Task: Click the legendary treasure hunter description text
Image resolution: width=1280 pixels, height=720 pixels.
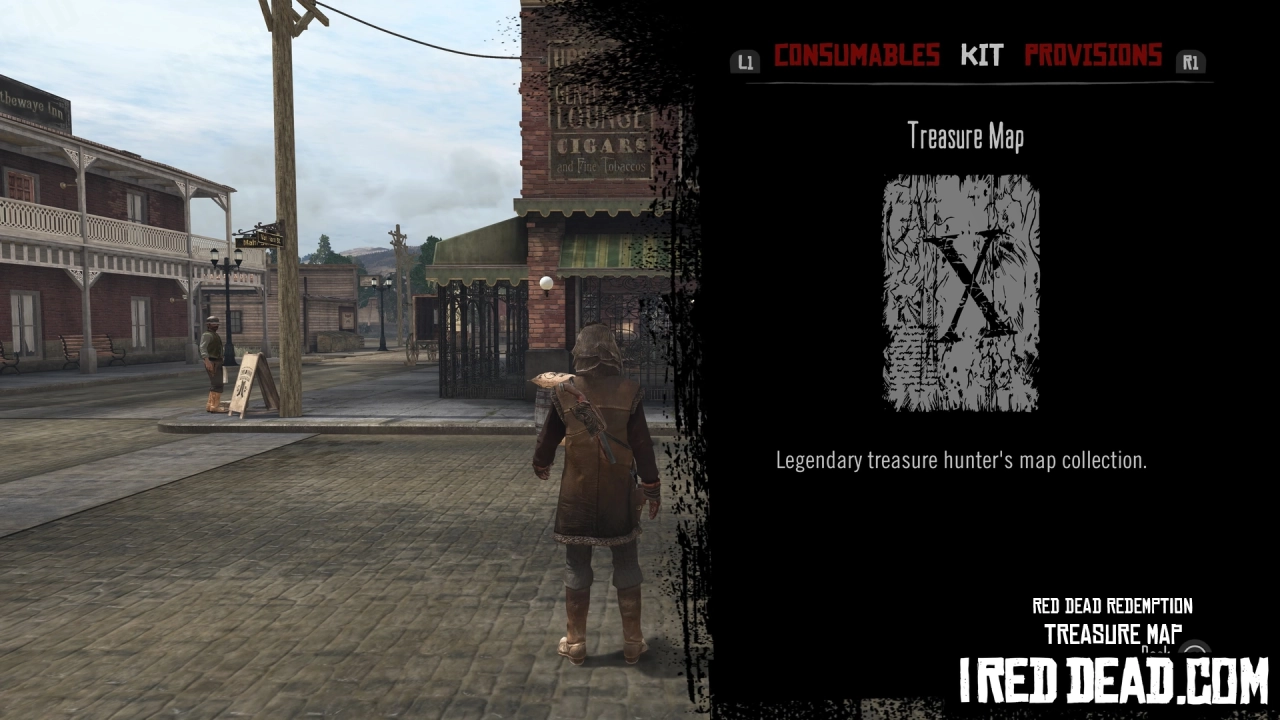Action: pyautogui.click(x=963, y=460)
